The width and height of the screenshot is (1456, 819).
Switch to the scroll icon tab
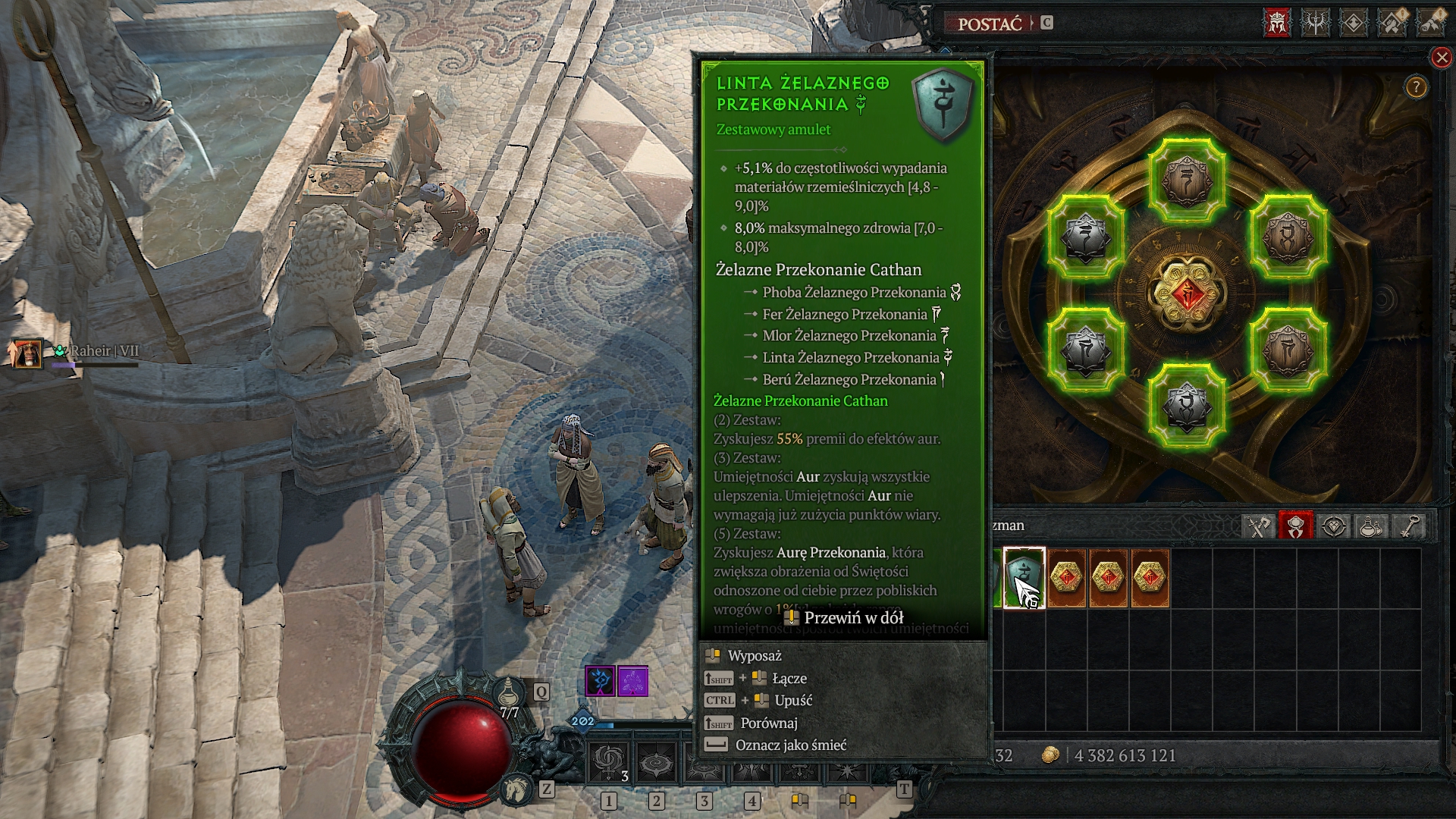tap(1431, 23)
